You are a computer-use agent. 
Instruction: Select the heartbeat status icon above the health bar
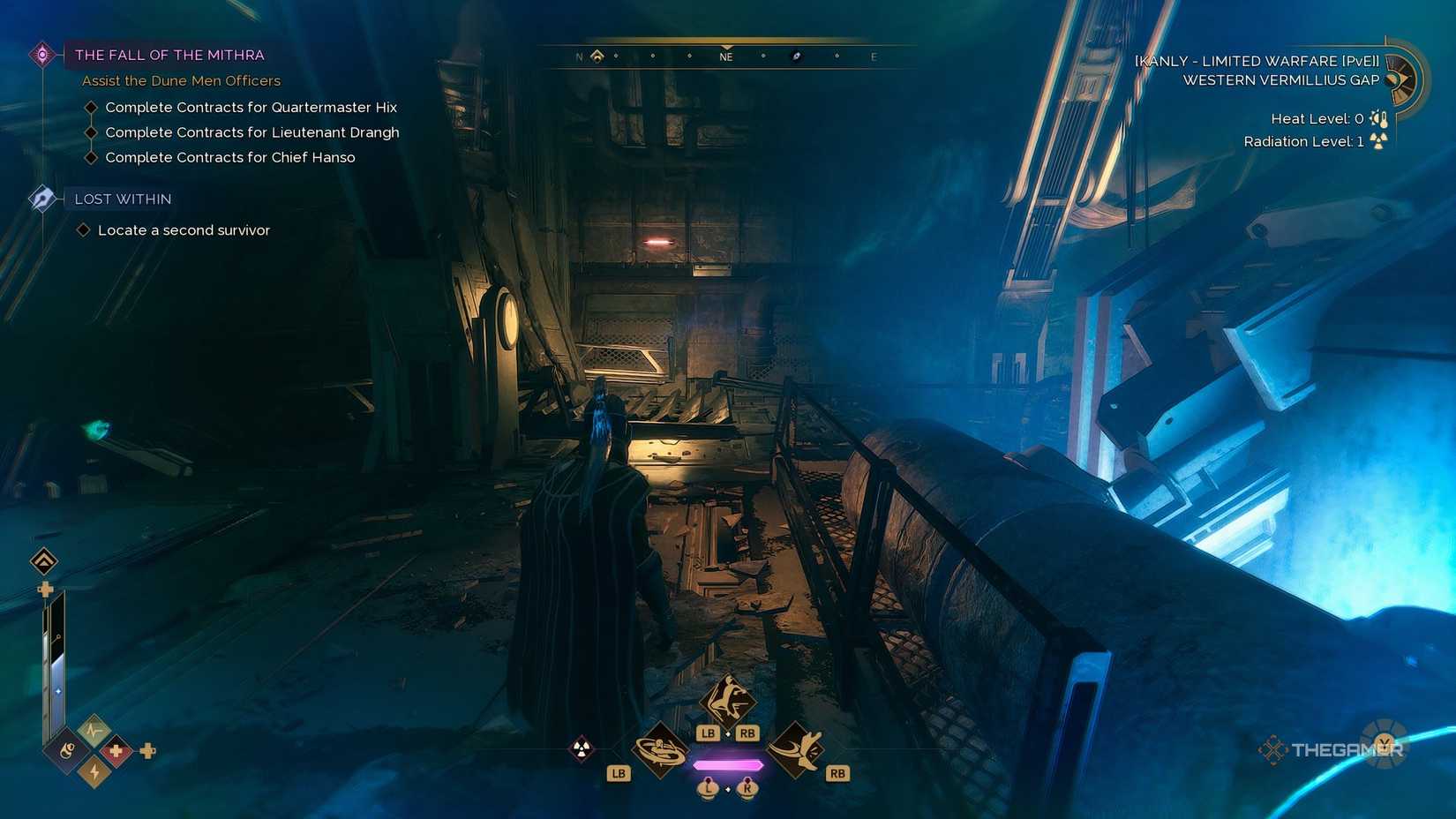[x=93, y=729]
